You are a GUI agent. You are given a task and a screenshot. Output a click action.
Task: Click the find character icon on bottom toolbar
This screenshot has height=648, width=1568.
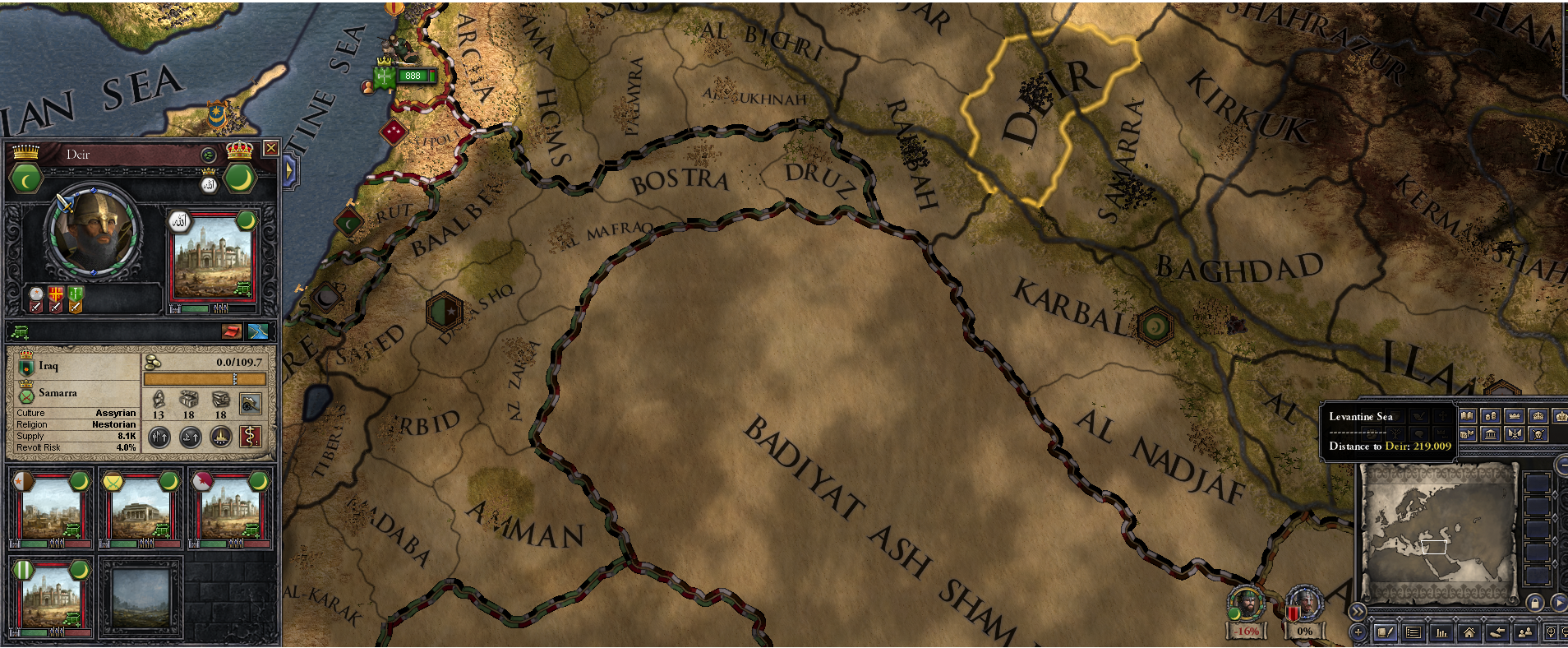1526,632
